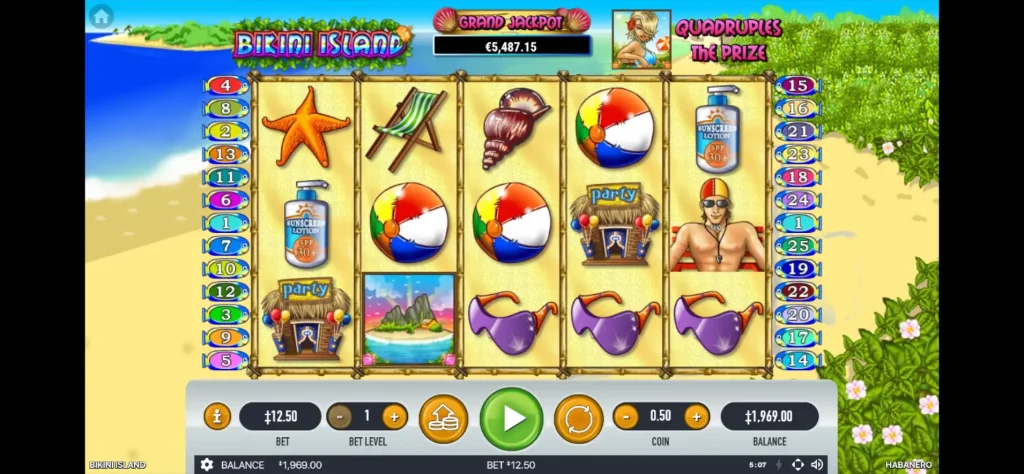The image size is (1024, 474).
Task: Toggle fullscreen with the four-arrow icon
Action: pos(797,465)
